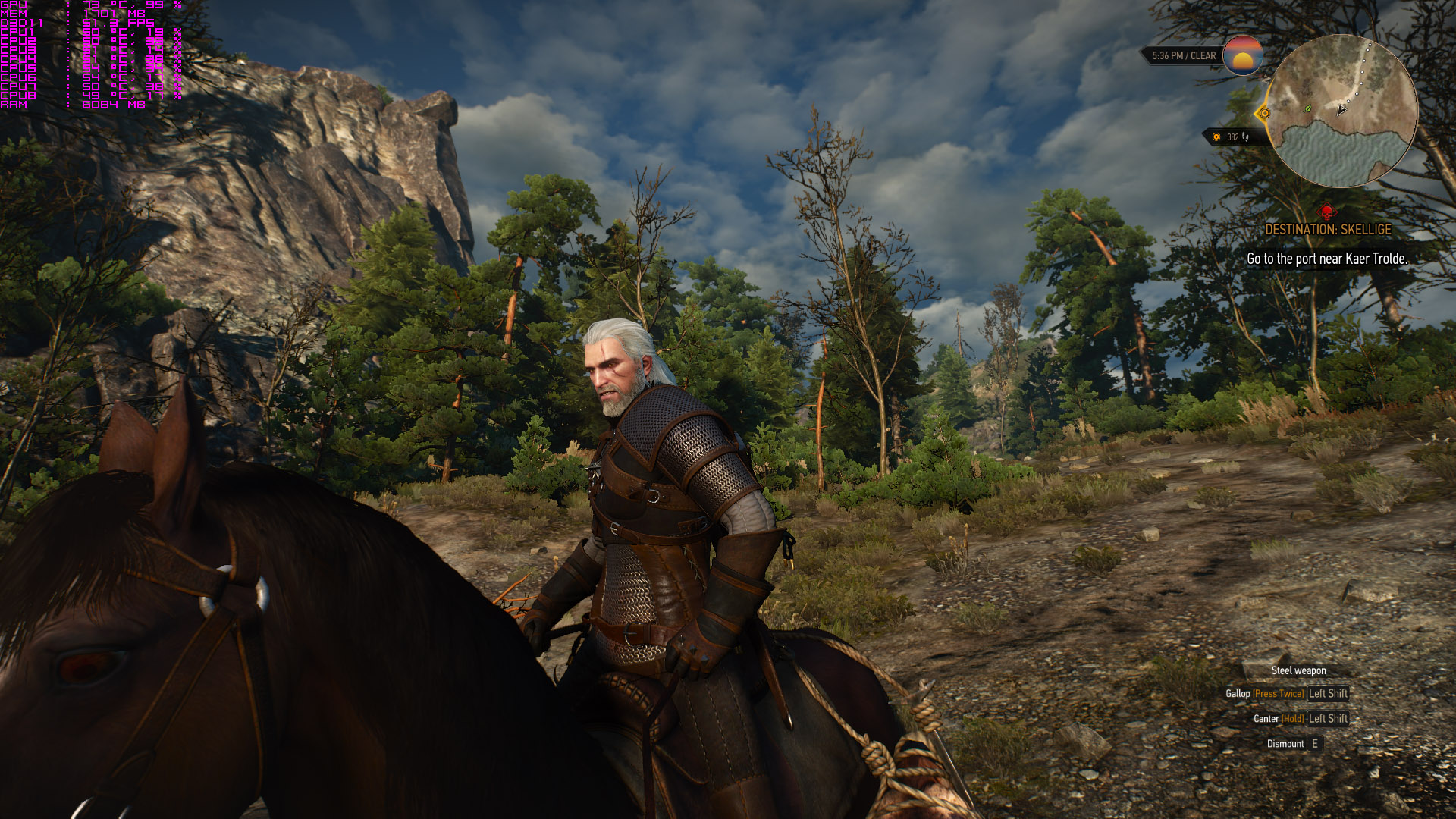Screen dimensions: 1456x819
Task: Click the red skull quest icon
Action: click(1327, 212)
